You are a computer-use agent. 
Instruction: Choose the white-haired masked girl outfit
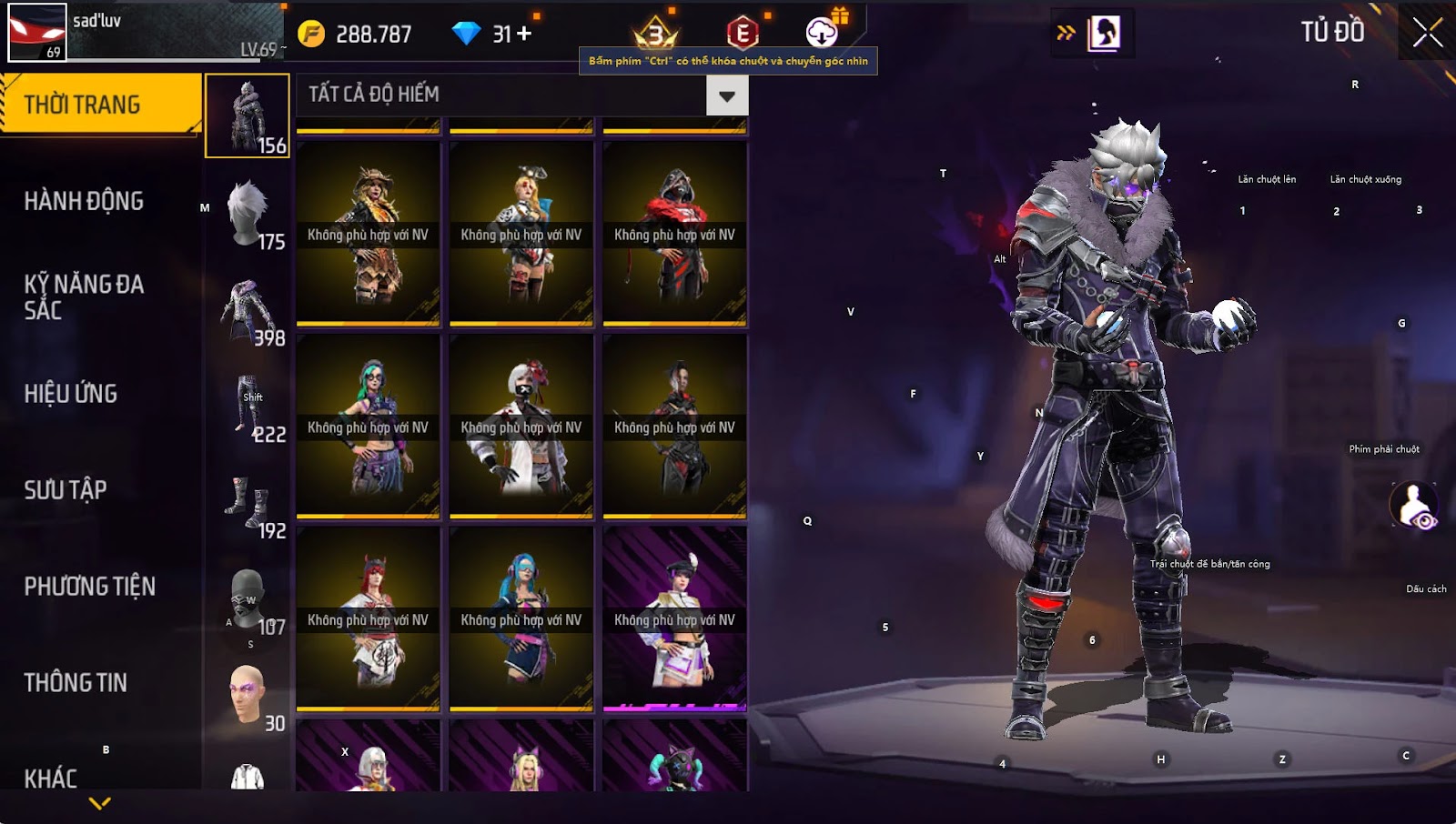521,427
